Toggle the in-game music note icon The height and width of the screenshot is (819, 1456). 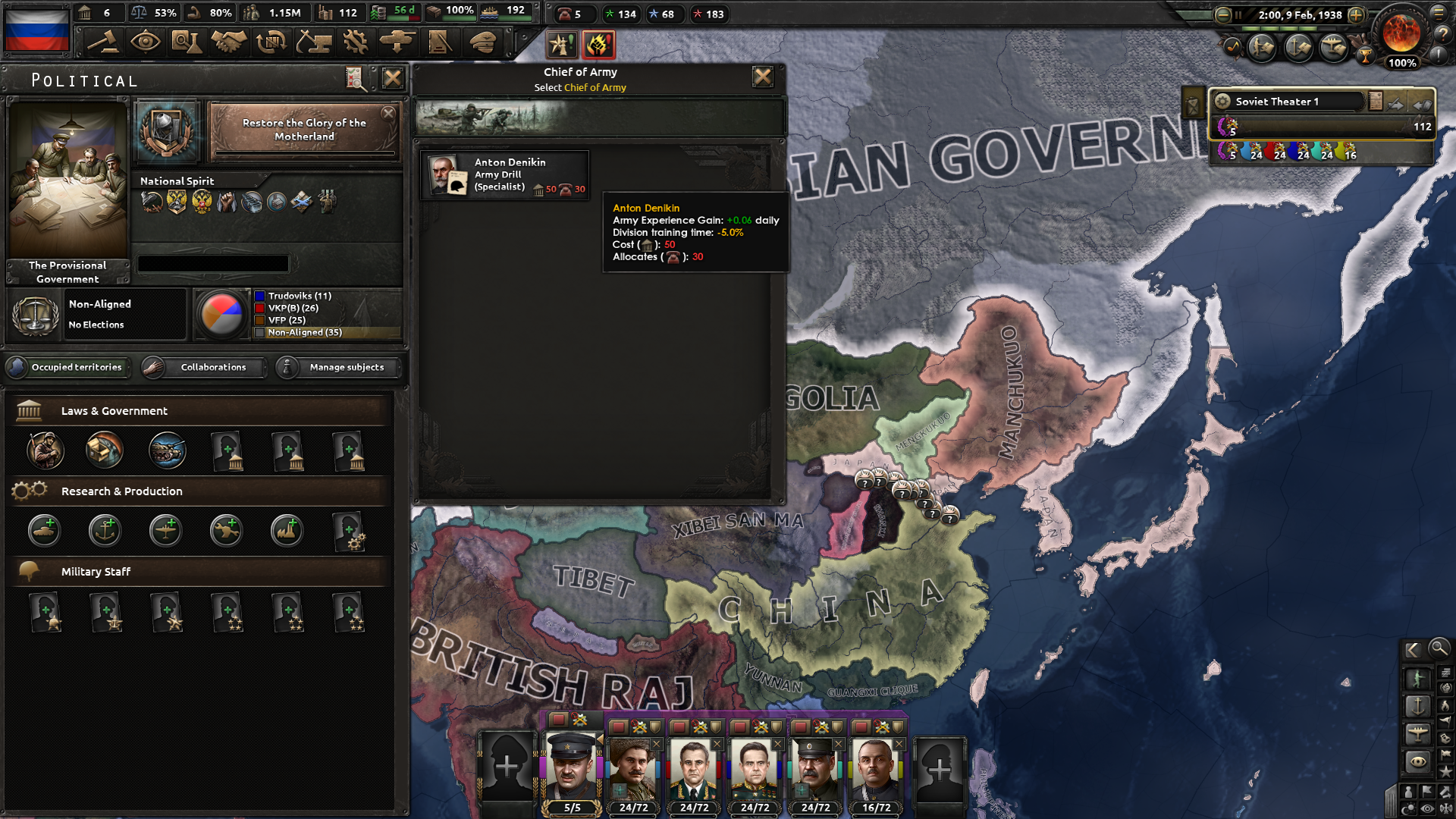click(1232, 47)
